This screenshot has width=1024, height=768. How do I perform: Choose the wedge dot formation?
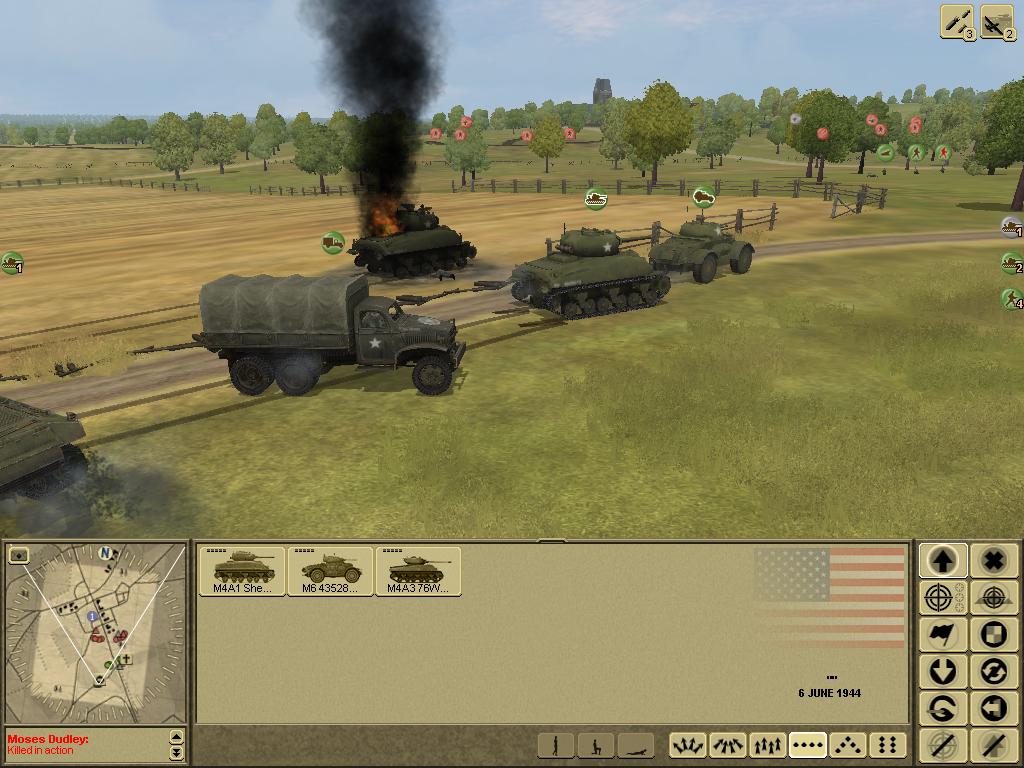point(848,745)
